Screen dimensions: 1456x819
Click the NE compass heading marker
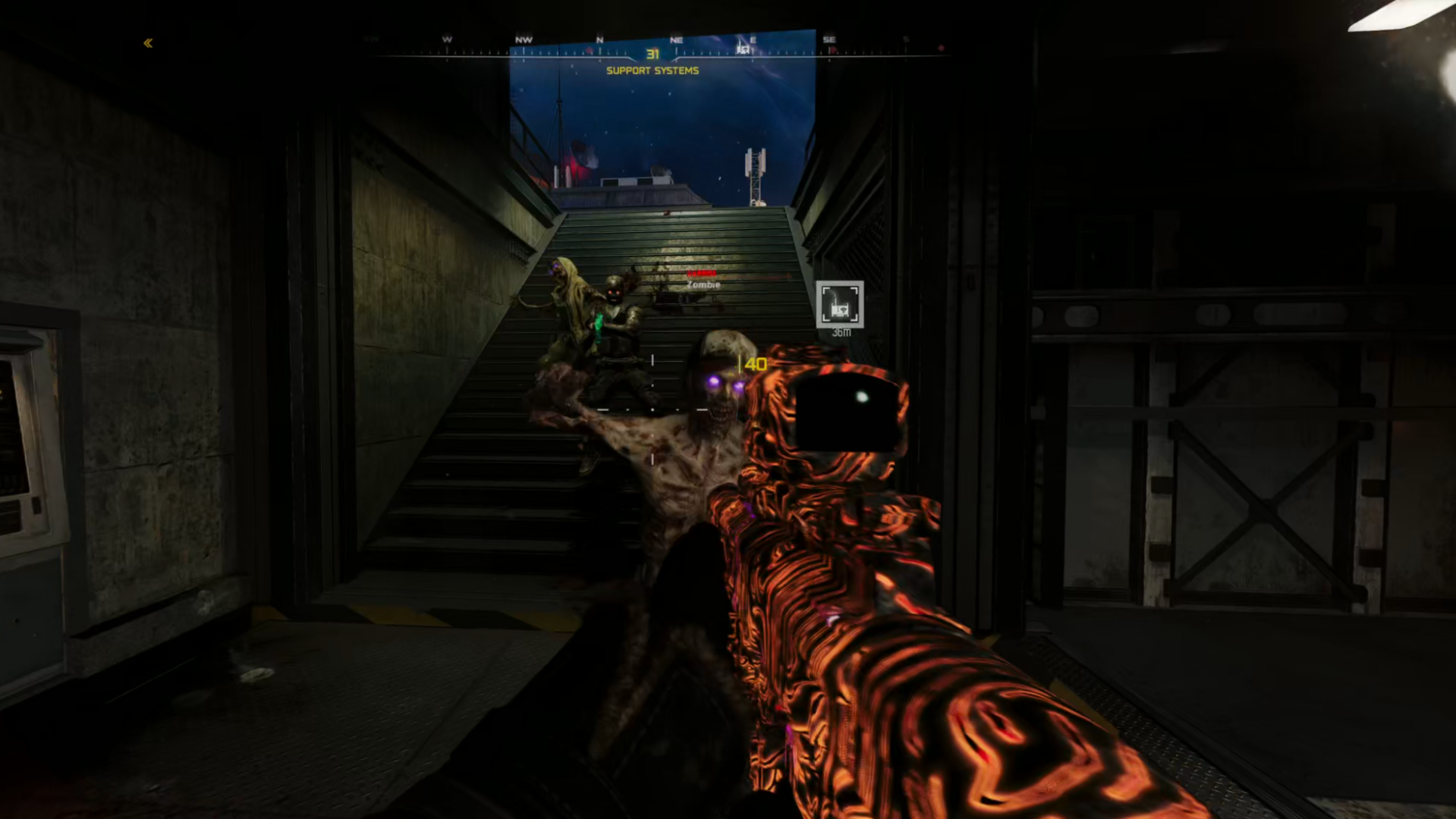click(x=675, y=39)
